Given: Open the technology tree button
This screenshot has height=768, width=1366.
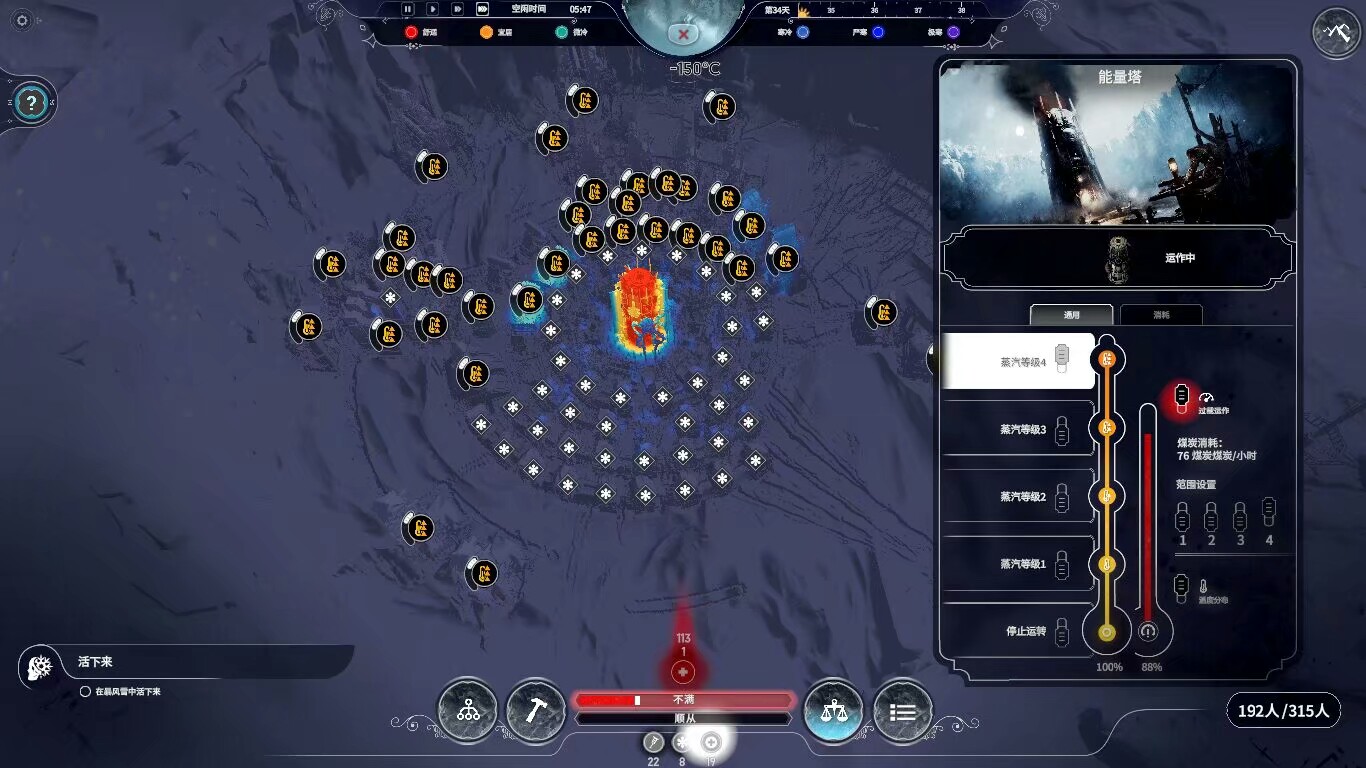Looking at the screenshot, I should point(468,711).
